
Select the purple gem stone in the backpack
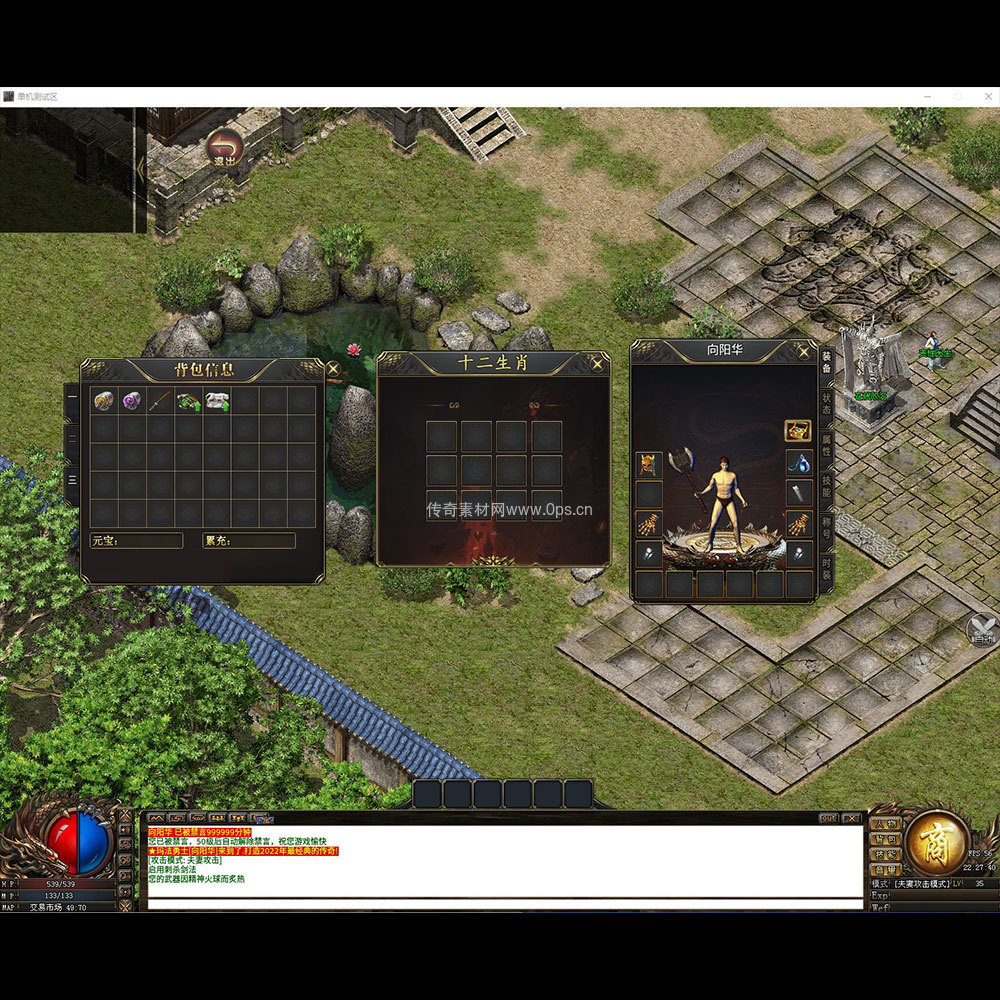point(132,401)
